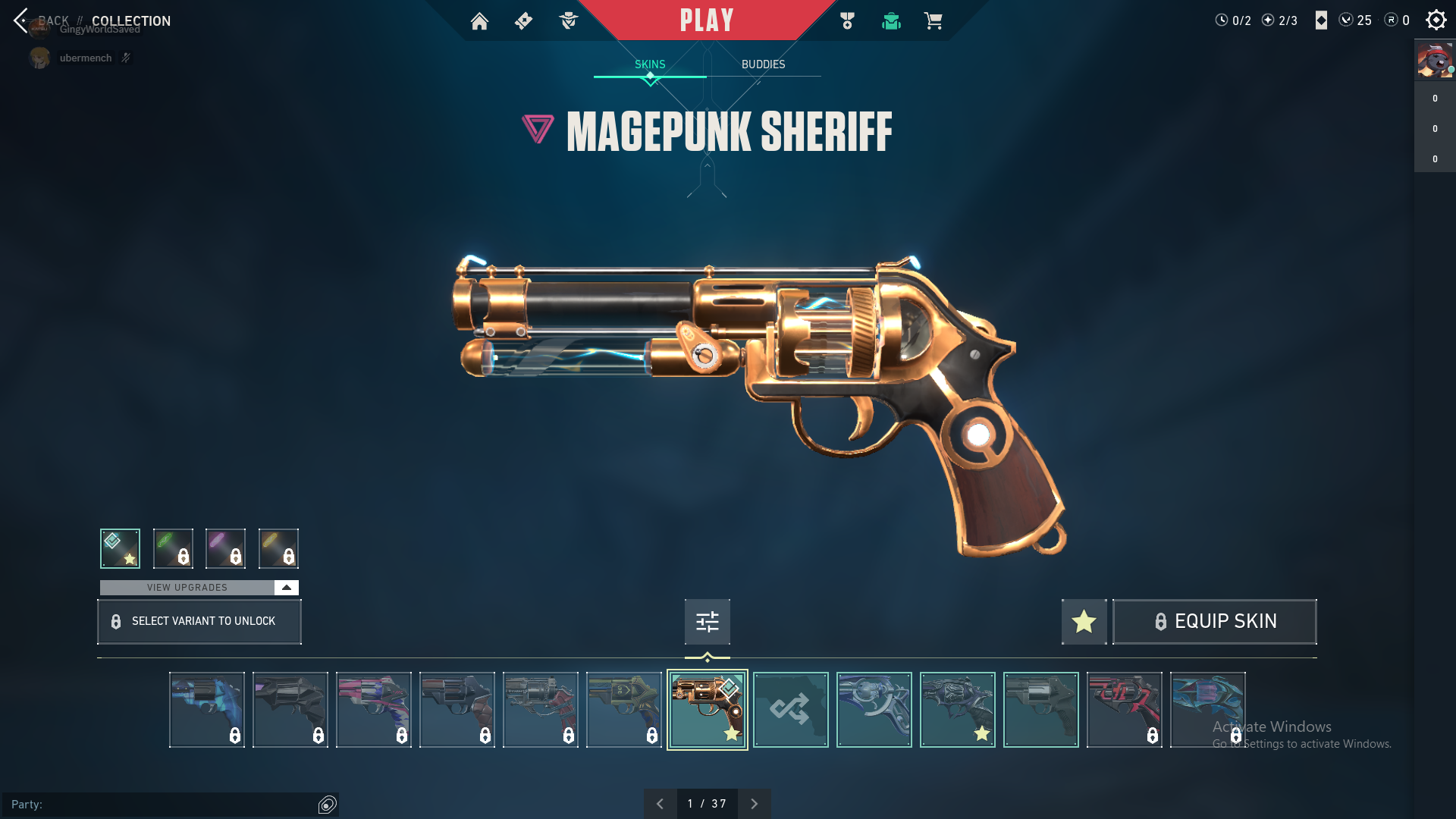Open the settings gear
This screenshot has width=1456, height=819.
pyautogui.click(x=1436, y=20)
